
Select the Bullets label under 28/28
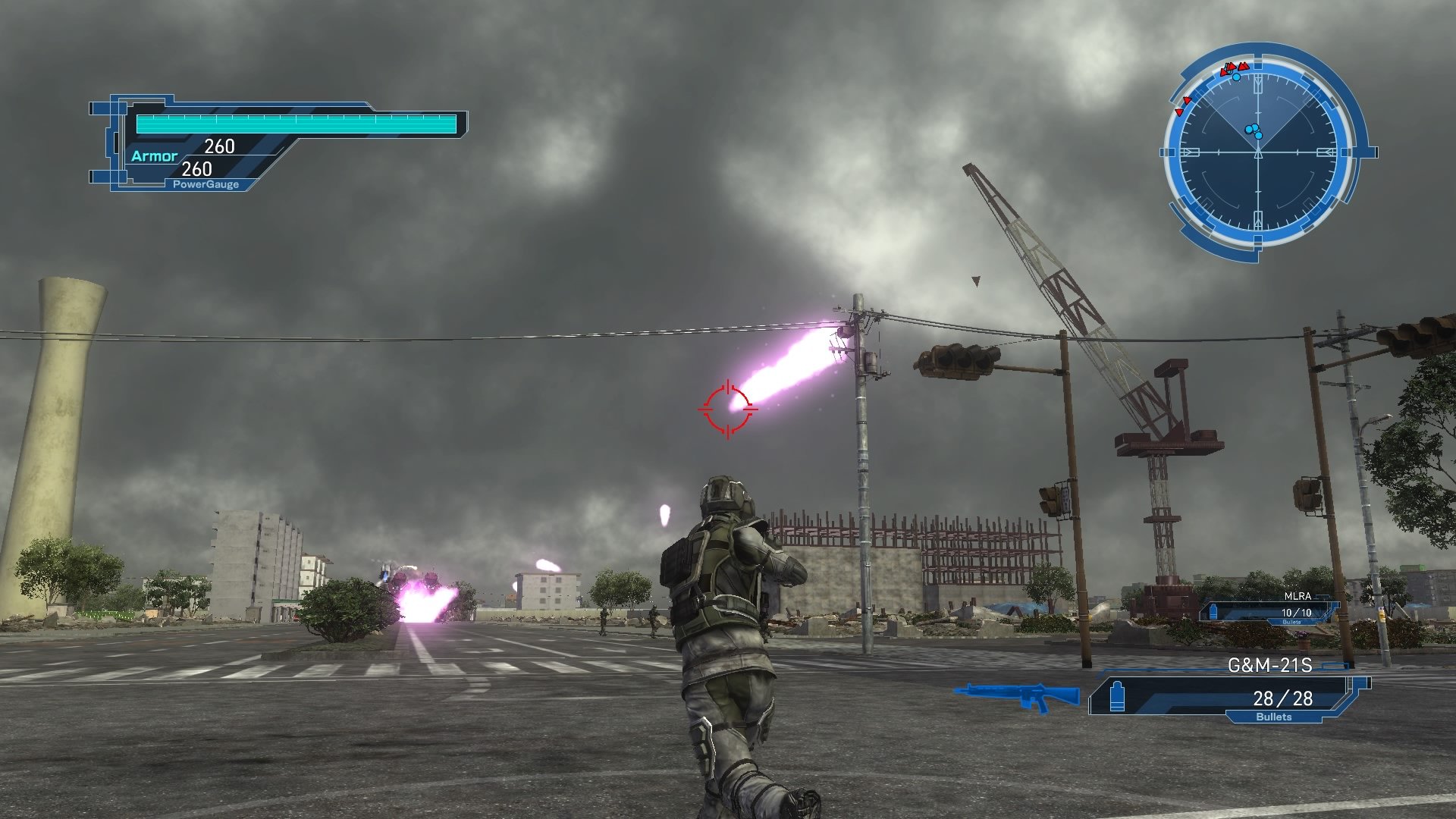tap(1275, 717)
